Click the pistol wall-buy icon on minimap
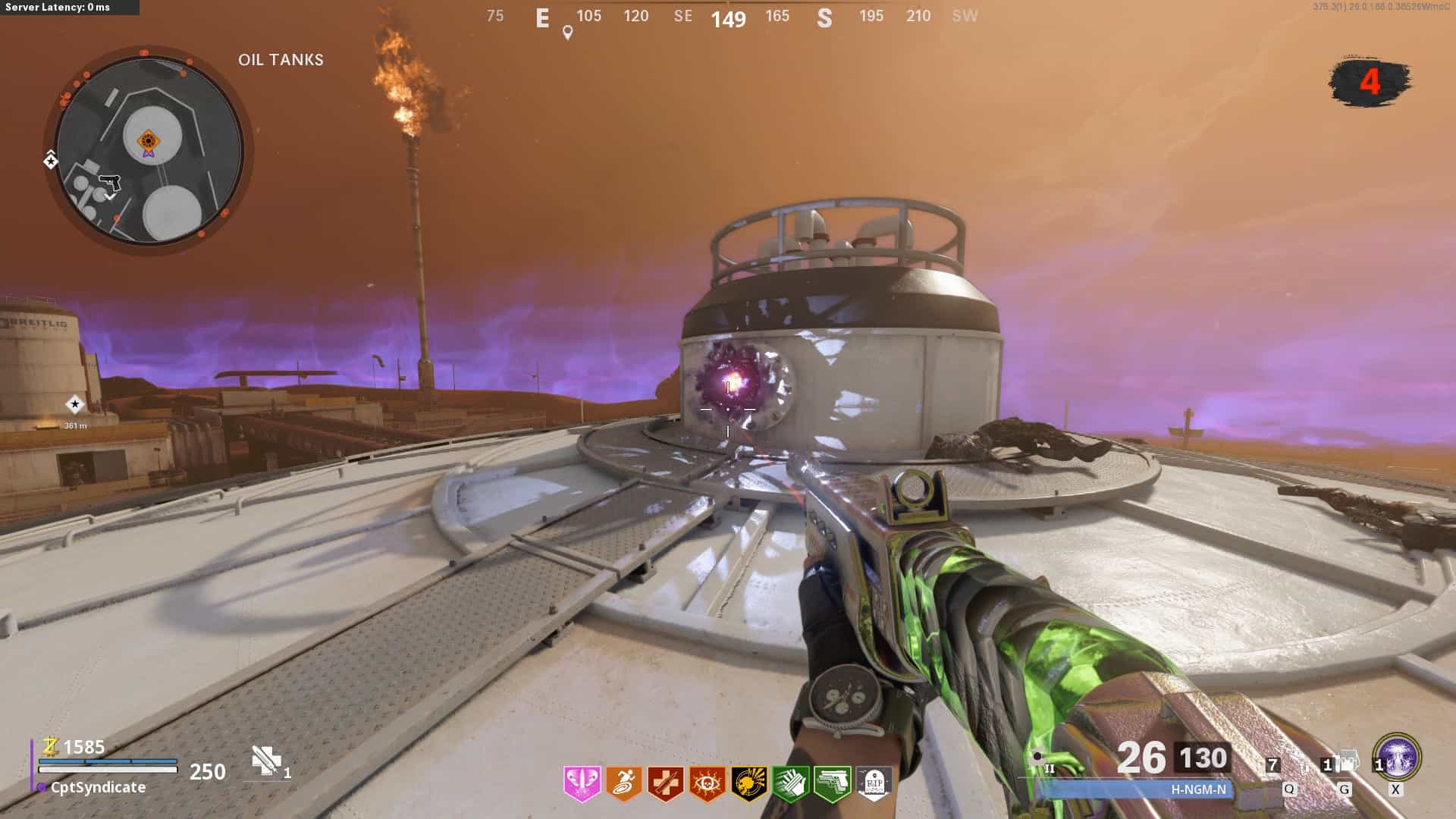 coord(110,183)
